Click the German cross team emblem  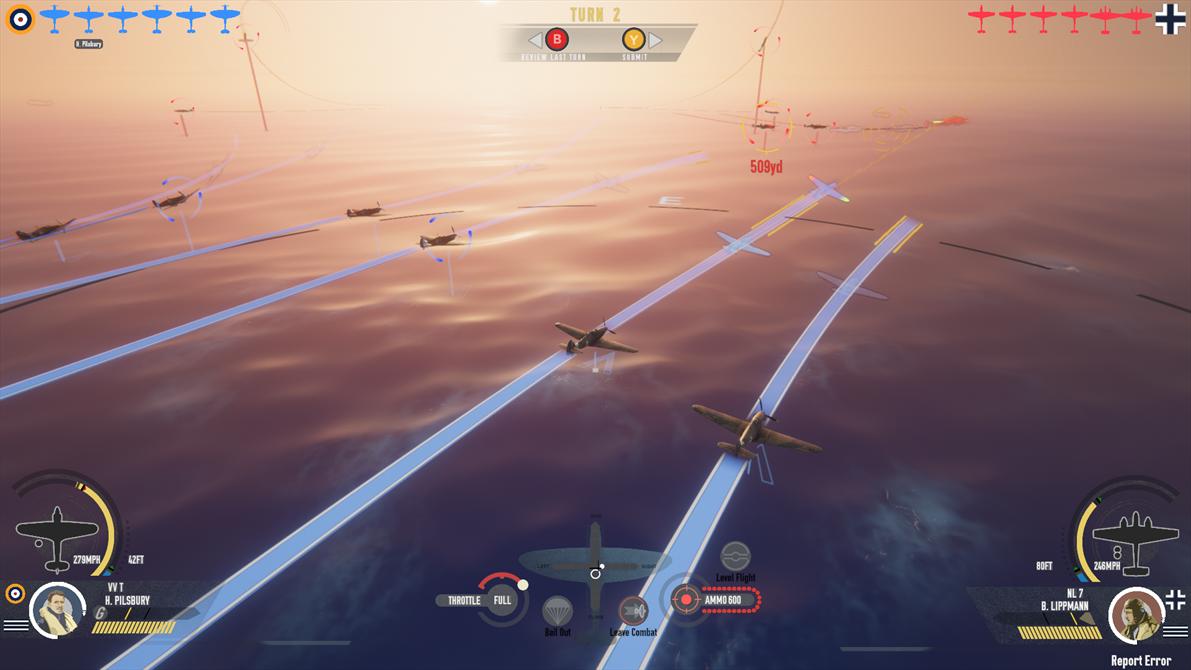[x=1170, y=19]
